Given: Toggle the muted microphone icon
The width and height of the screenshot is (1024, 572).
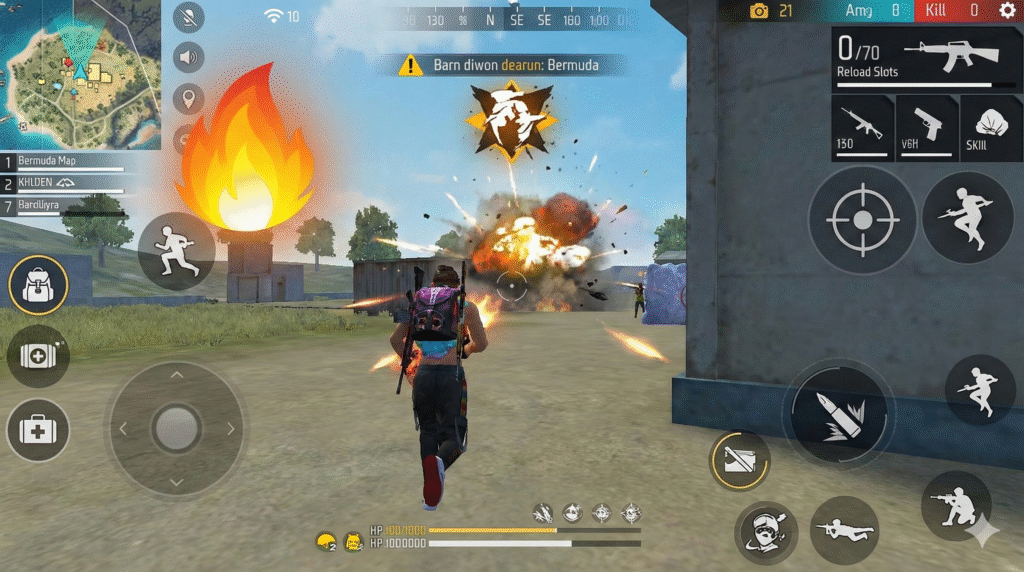Looking at the screenshot, I should 188,17.
